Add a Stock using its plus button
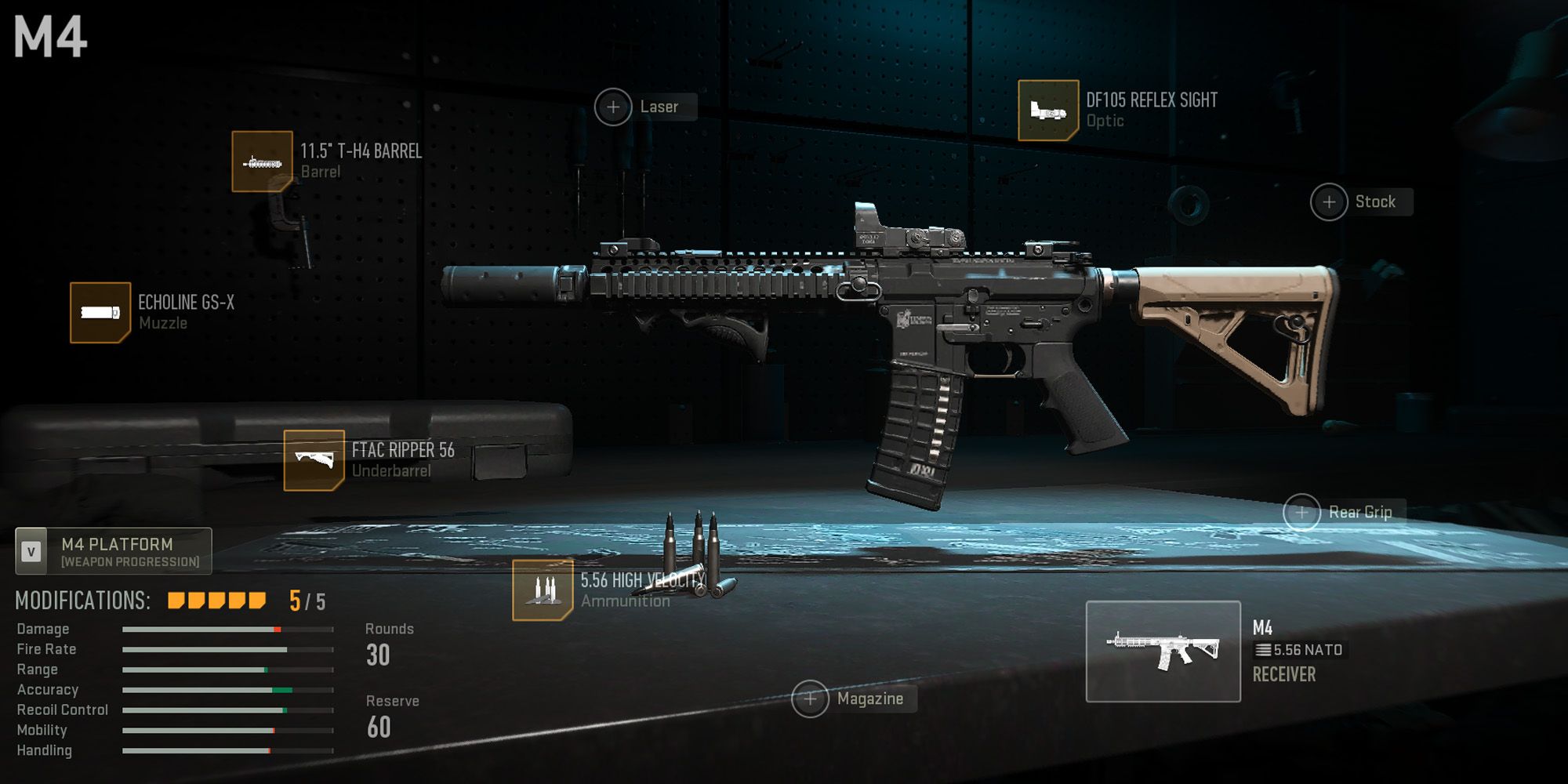The height and width of the screenshot is (784, 1568). click(x=1329, y=201)
